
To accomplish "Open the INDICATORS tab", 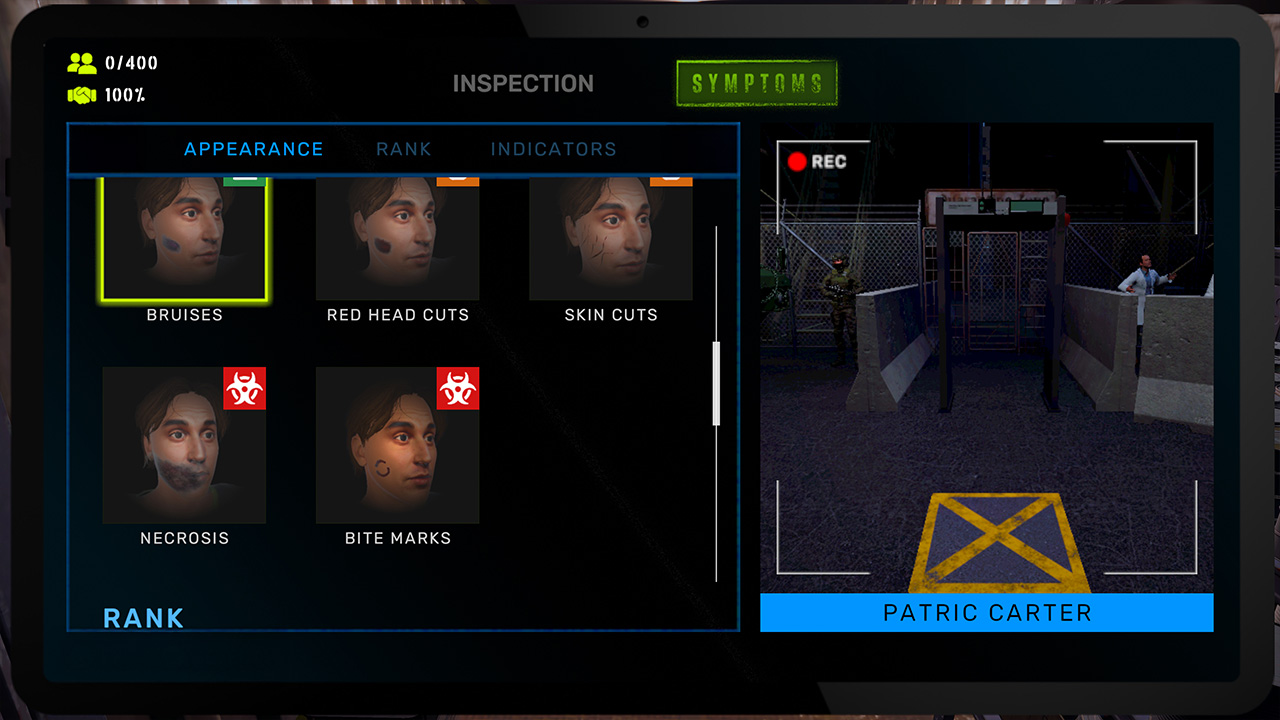I will tap(552, 148).
